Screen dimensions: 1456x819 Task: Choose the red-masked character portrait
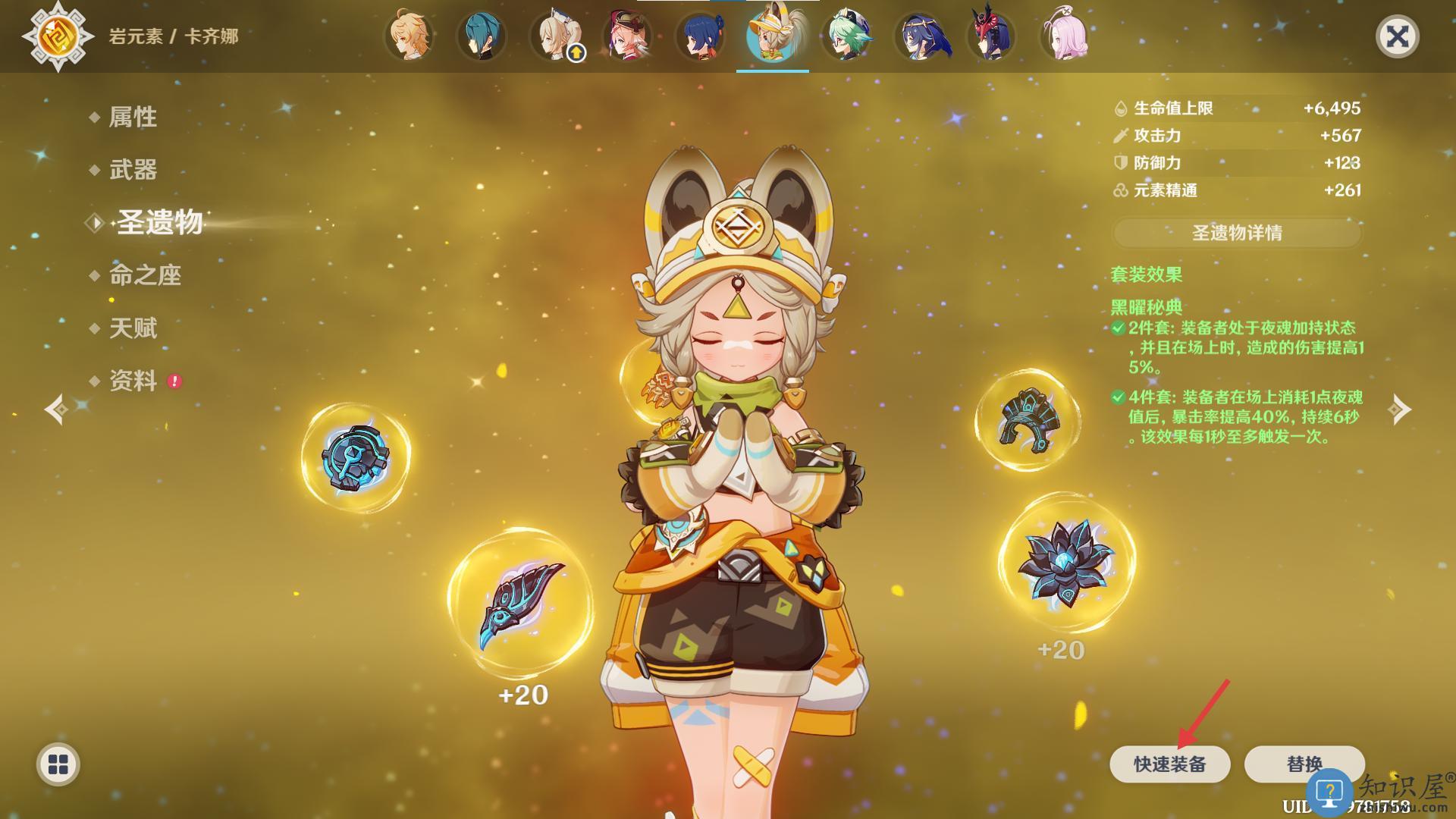click(991, 36)
